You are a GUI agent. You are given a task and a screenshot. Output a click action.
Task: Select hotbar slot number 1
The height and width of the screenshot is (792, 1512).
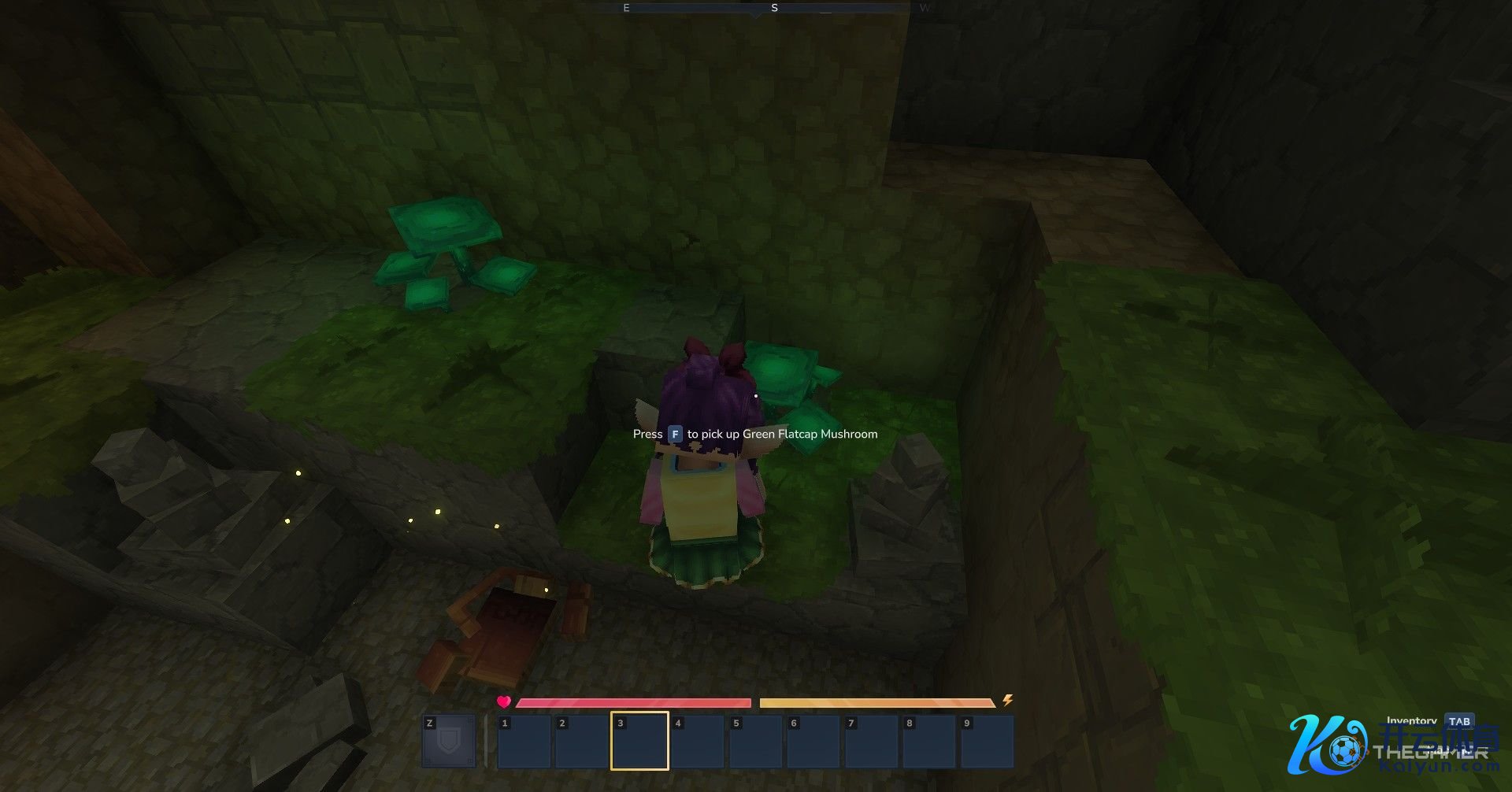click(524, 741)
